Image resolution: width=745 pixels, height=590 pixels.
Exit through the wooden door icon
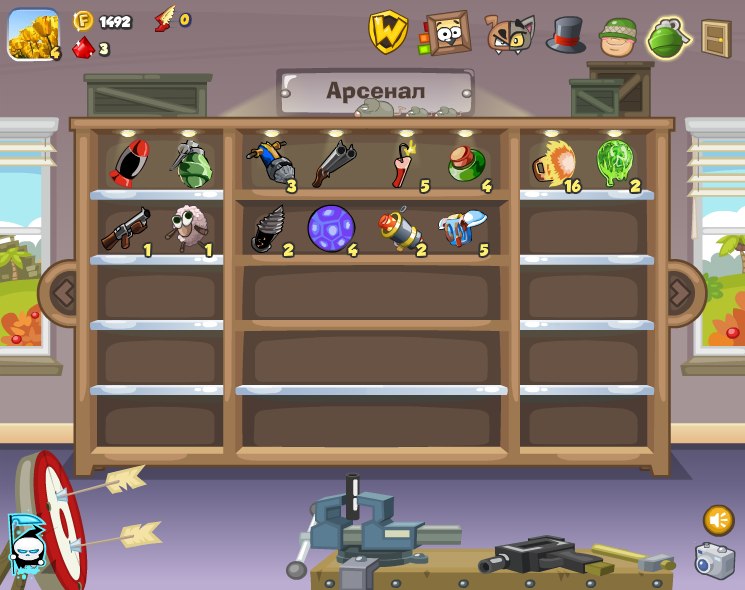coord(716,38)
